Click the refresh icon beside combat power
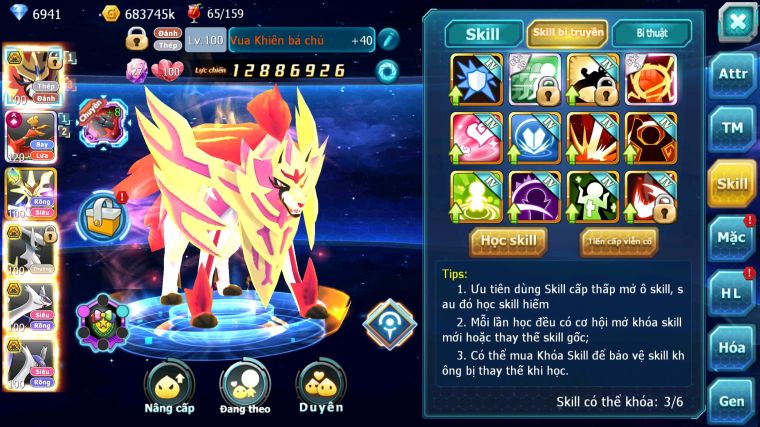 [x=386, y=71]
